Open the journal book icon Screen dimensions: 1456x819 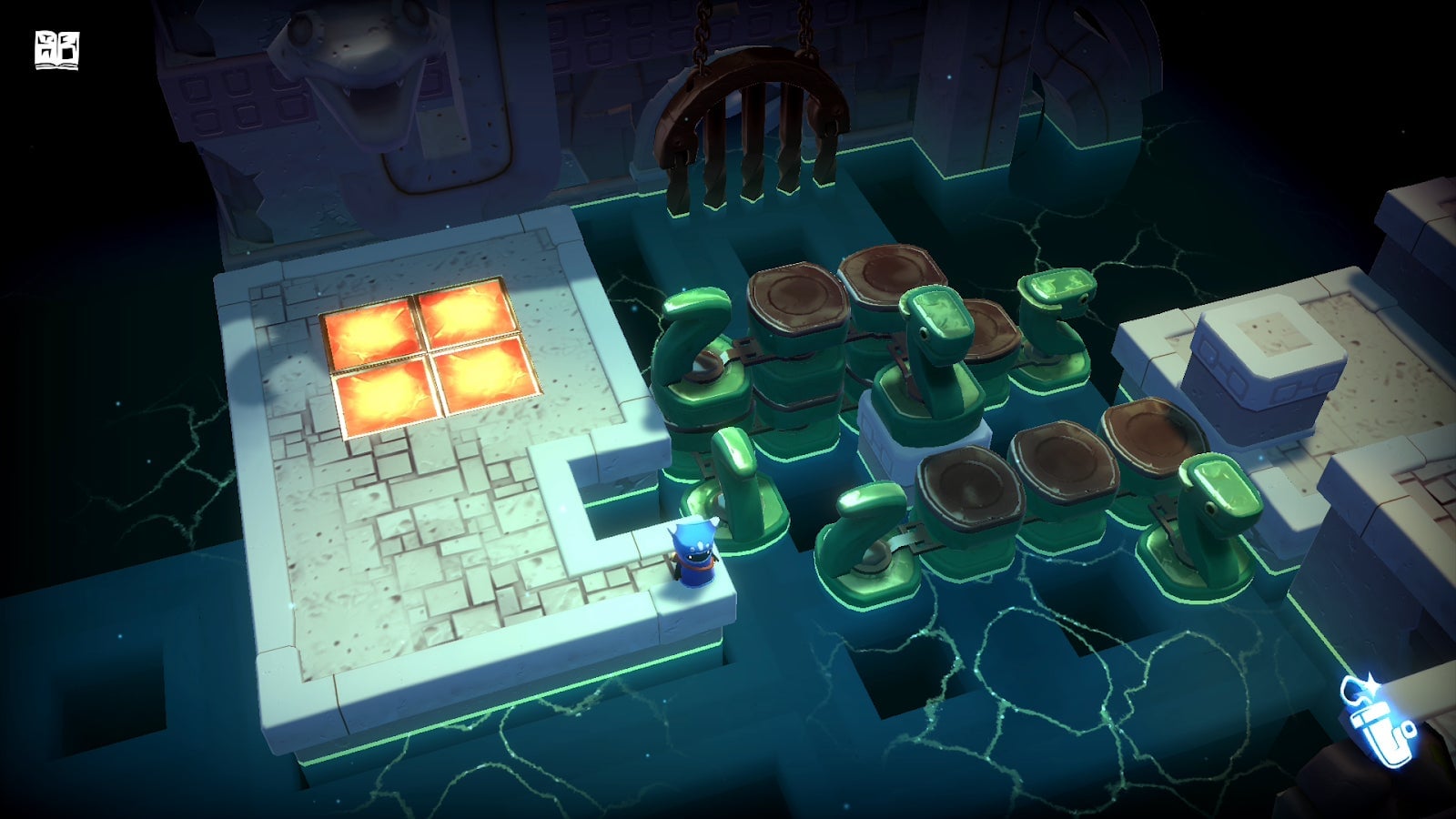click(55, 50)
